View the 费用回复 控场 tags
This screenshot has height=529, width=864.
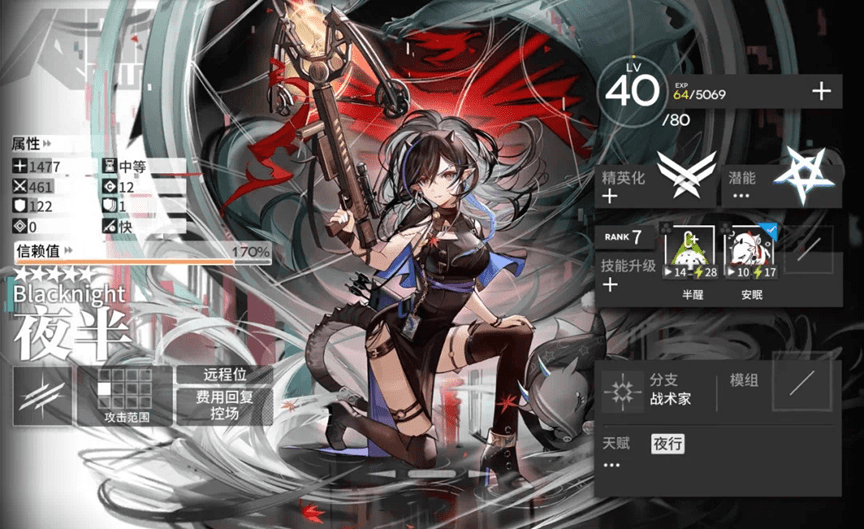224,406
